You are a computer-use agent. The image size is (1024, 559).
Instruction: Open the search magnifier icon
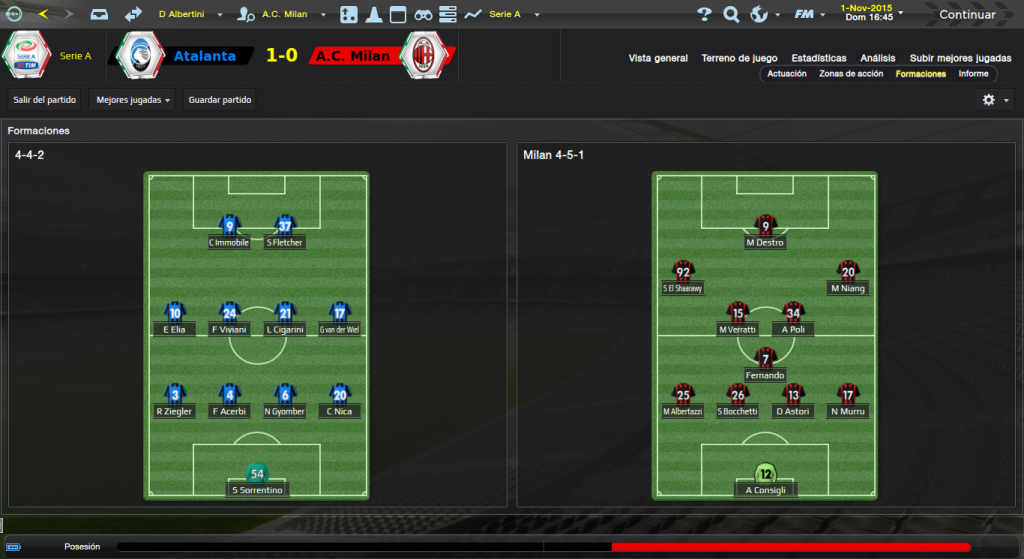[731, 15]
